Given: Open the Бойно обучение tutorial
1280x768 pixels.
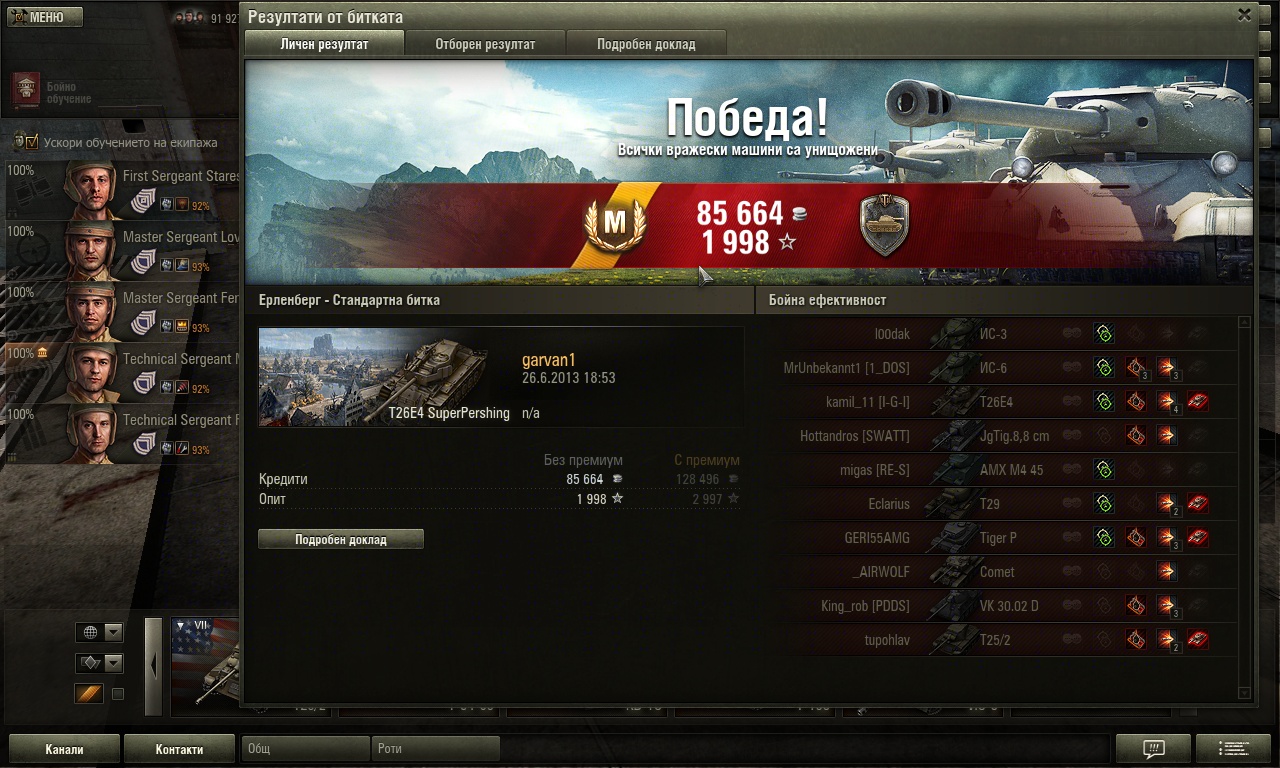Looking at the screenshot, I should pos(27,89).
